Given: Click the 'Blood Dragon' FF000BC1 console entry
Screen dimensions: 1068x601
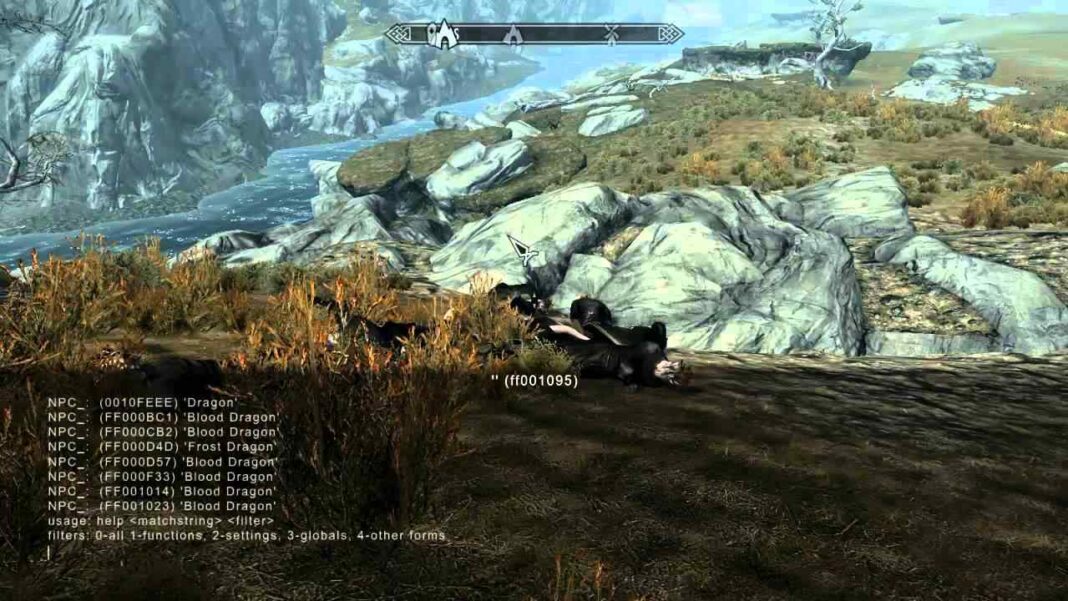Looking at the screenshot, I should click(x=163, y=417).
